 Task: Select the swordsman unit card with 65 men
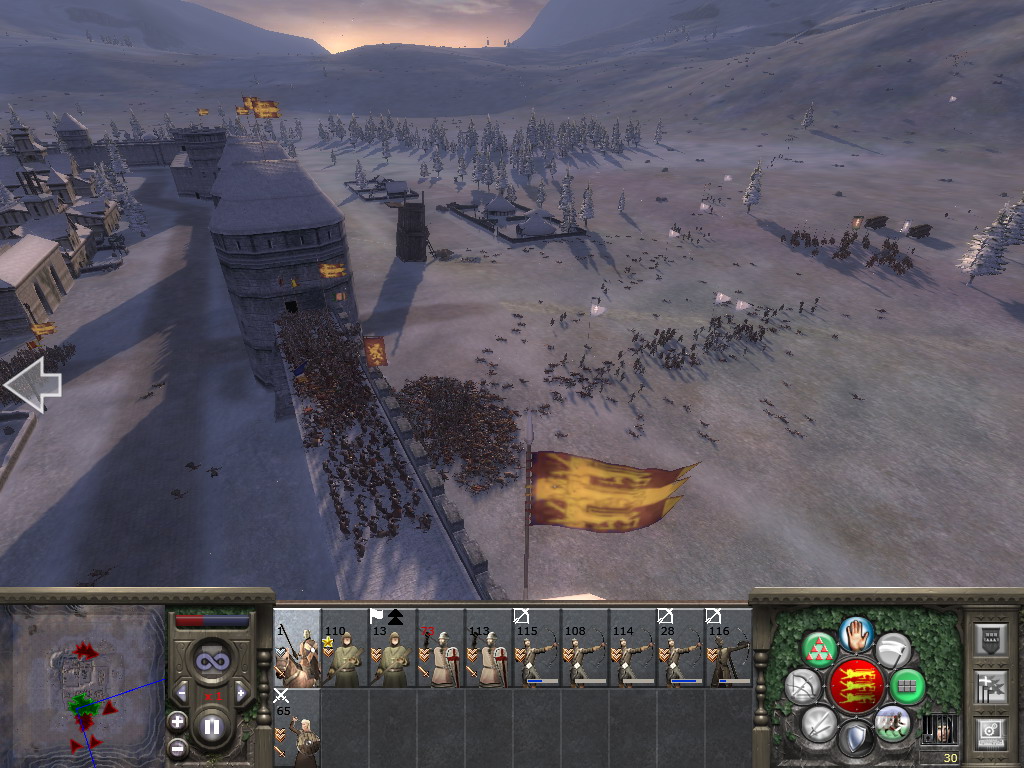[297, 728]
